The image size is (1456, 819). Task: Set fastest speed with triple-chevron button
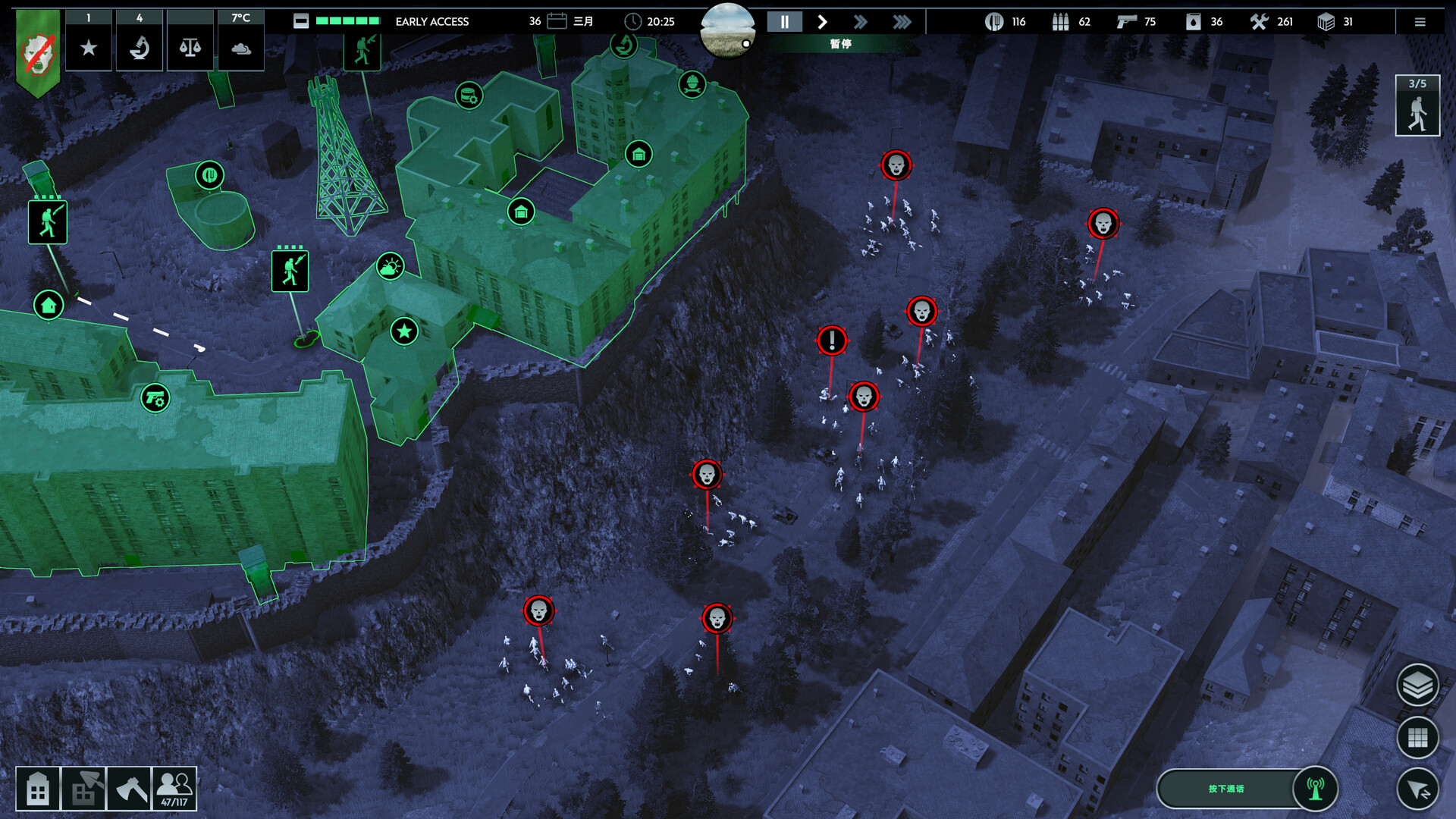pos(902,22)
